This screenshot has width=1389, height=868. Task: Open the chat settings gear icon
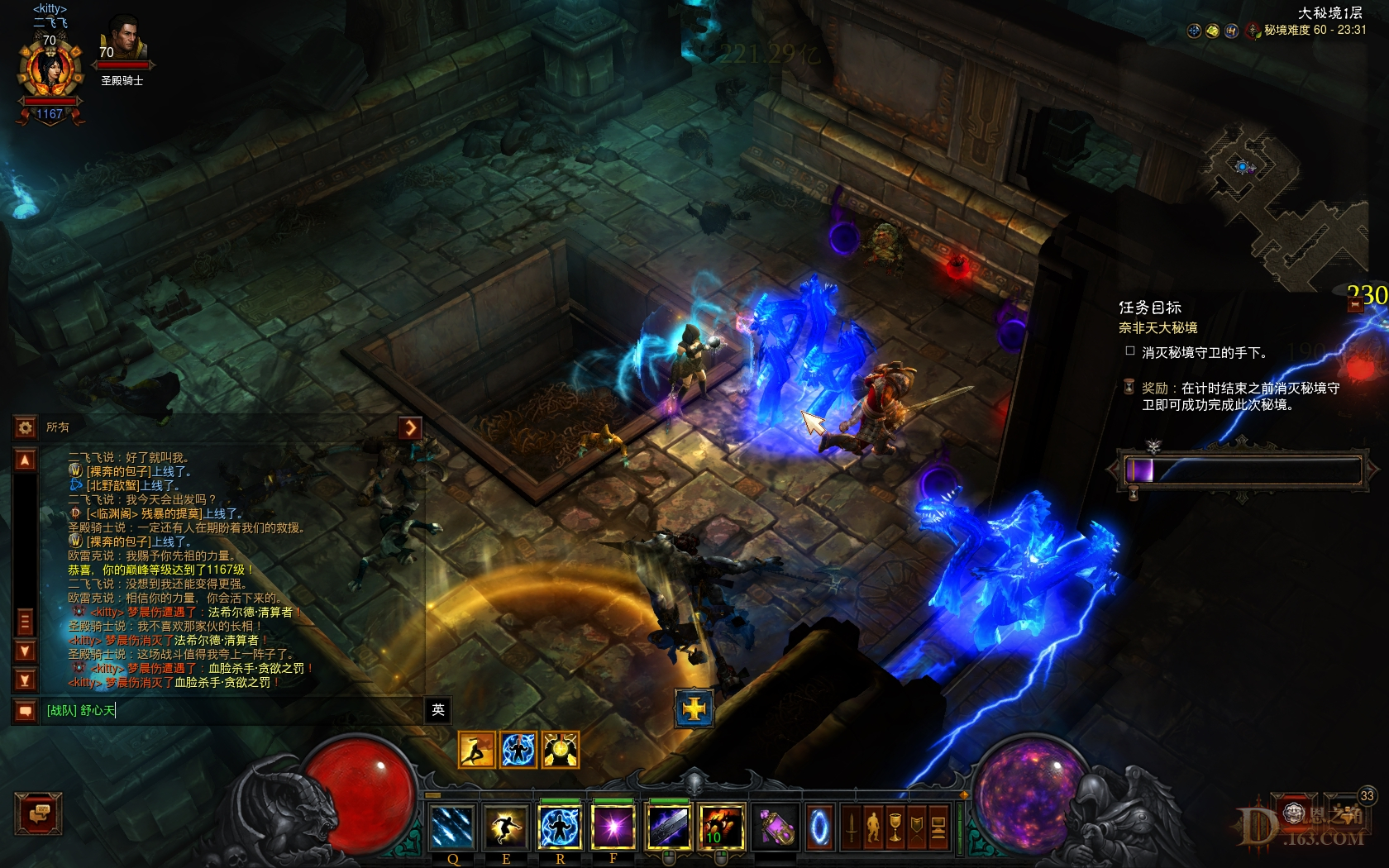point(25,428)
